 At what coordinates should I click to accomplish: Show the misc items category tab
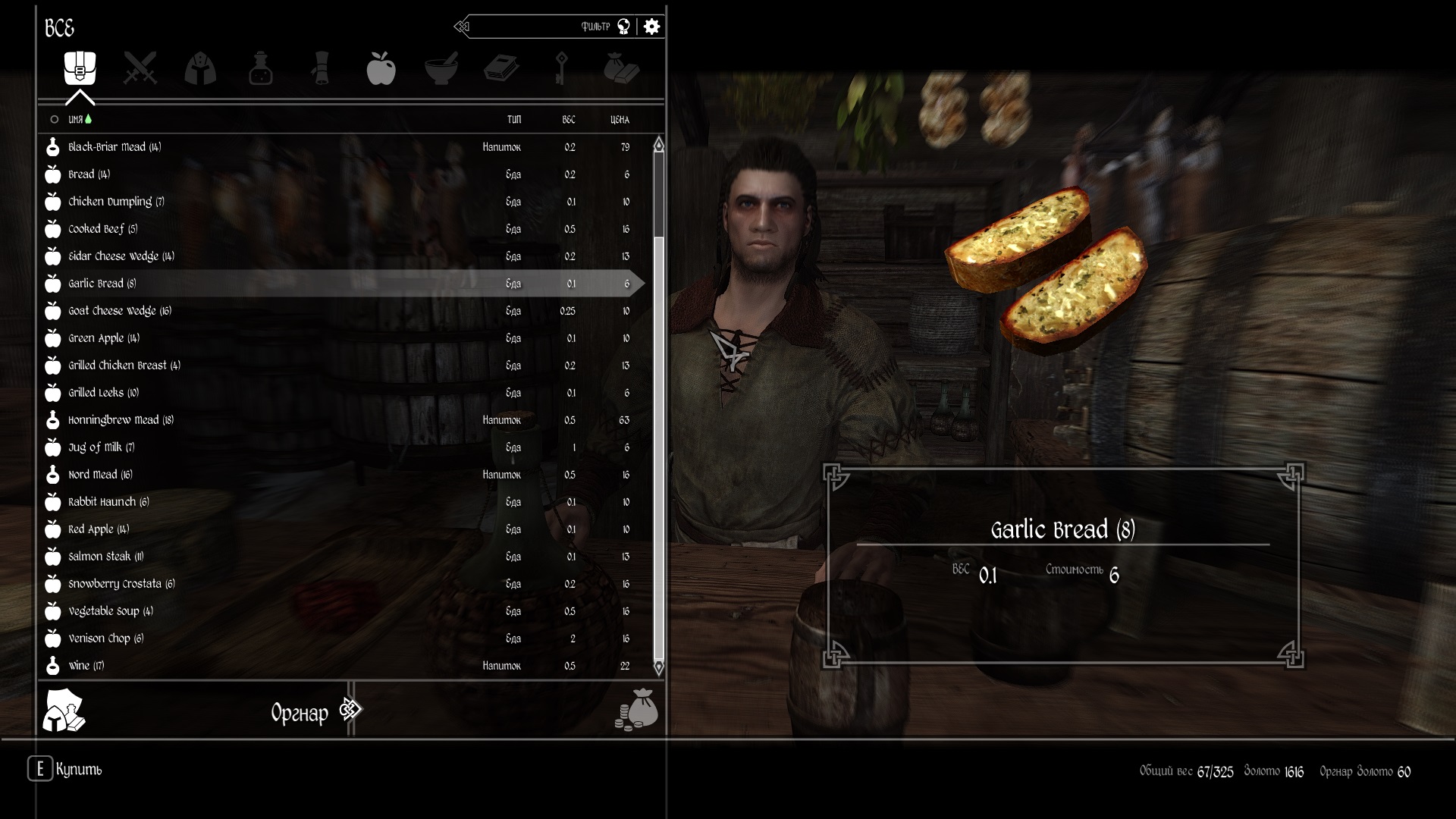click(x=622, y=68)
